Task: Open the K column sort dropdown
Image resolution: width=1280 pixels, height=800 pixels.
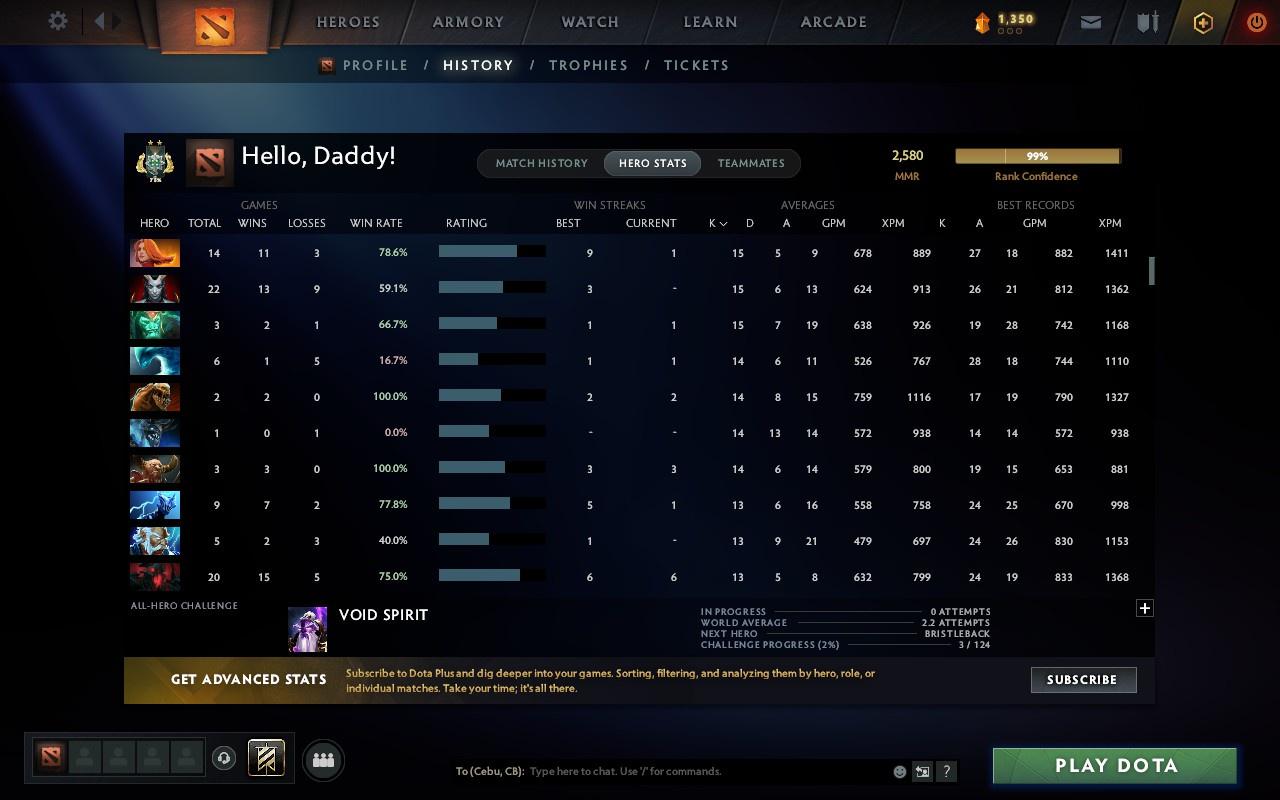Action: (x=717, y=223)
